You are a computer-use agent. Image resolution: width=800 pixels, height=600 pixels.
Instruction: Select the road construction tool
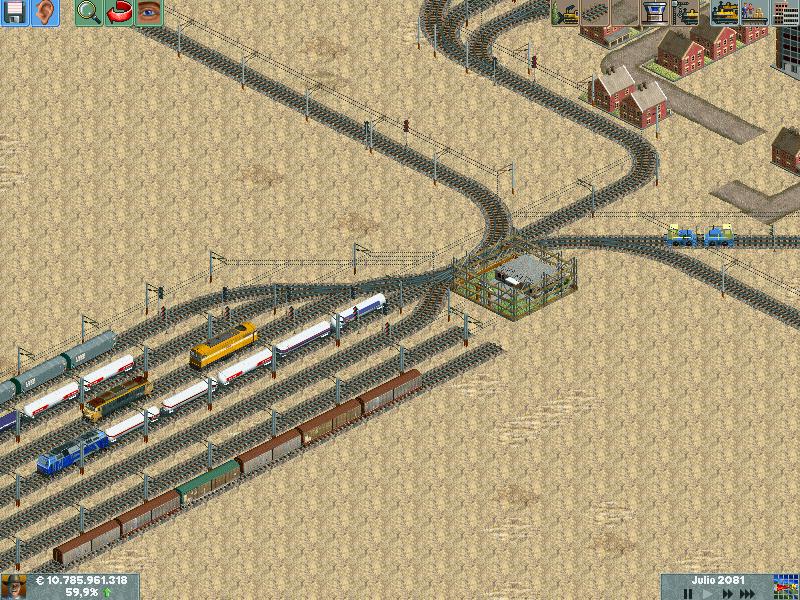click(626, 13)
